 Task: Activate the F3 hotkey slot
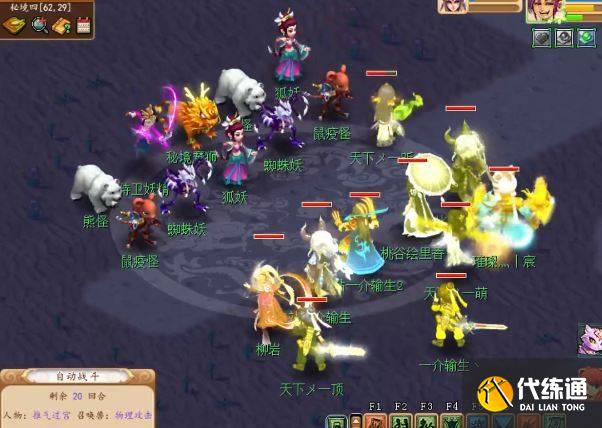pyautogui.click(x=426, y=421)
